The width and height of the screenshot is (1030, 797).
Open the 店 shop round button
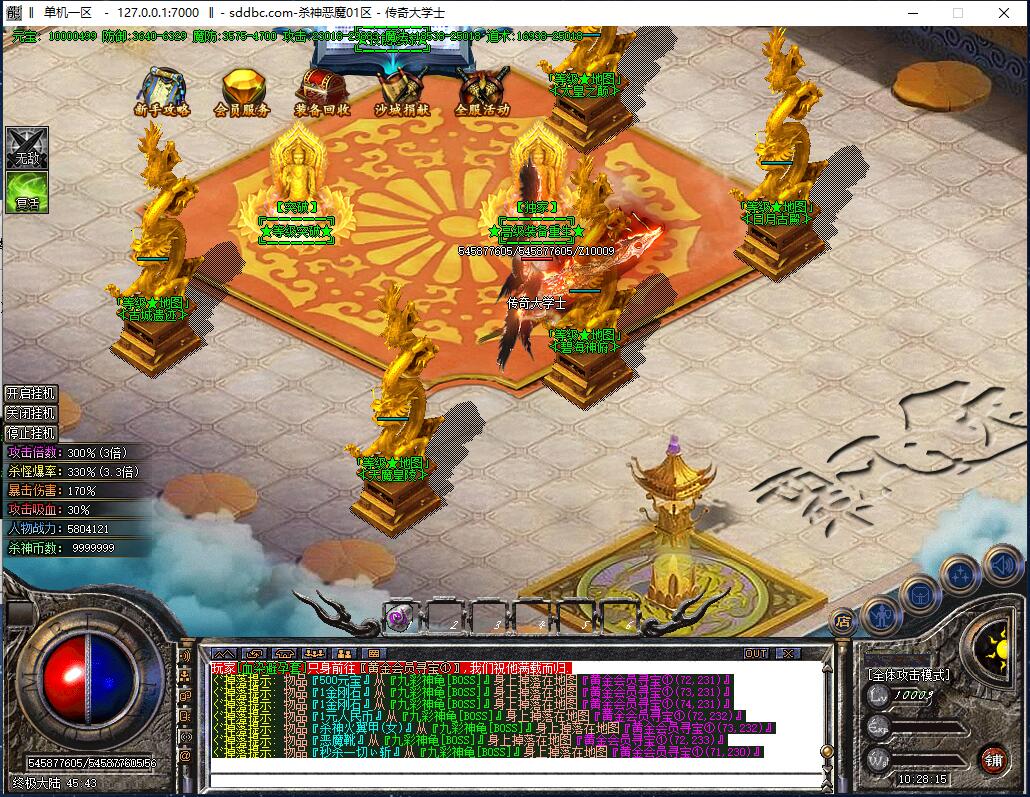[843, 620]
